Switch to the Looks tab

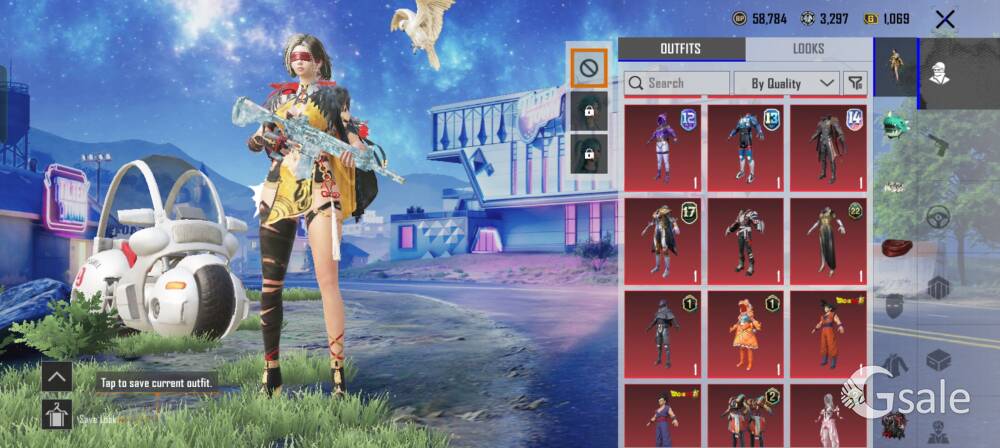click(808, 49)
